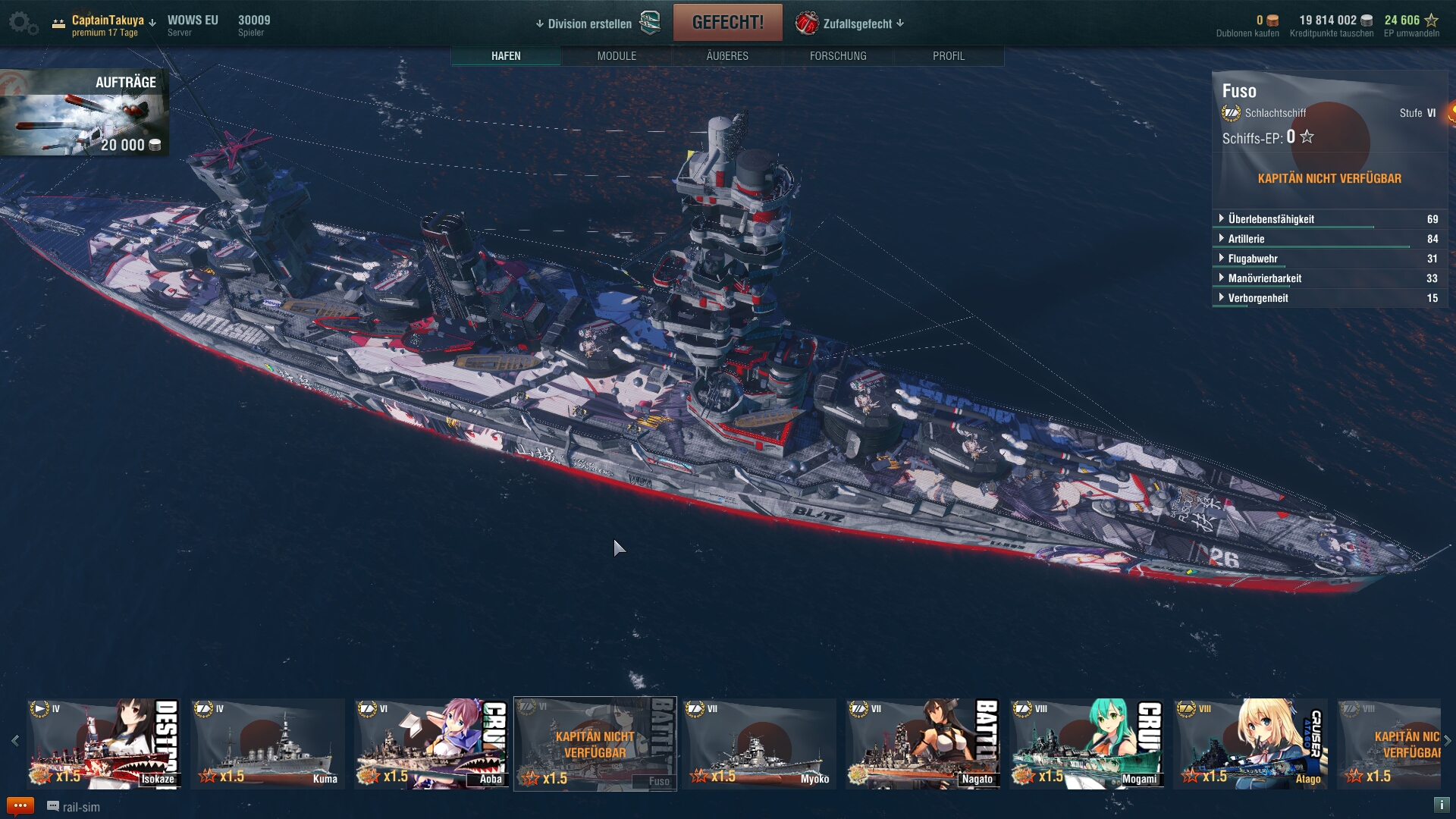The height and width of the screenshot is (819, 1456).
Task: Select the Isokaze ship in the carousel
Action: point(103,744)
